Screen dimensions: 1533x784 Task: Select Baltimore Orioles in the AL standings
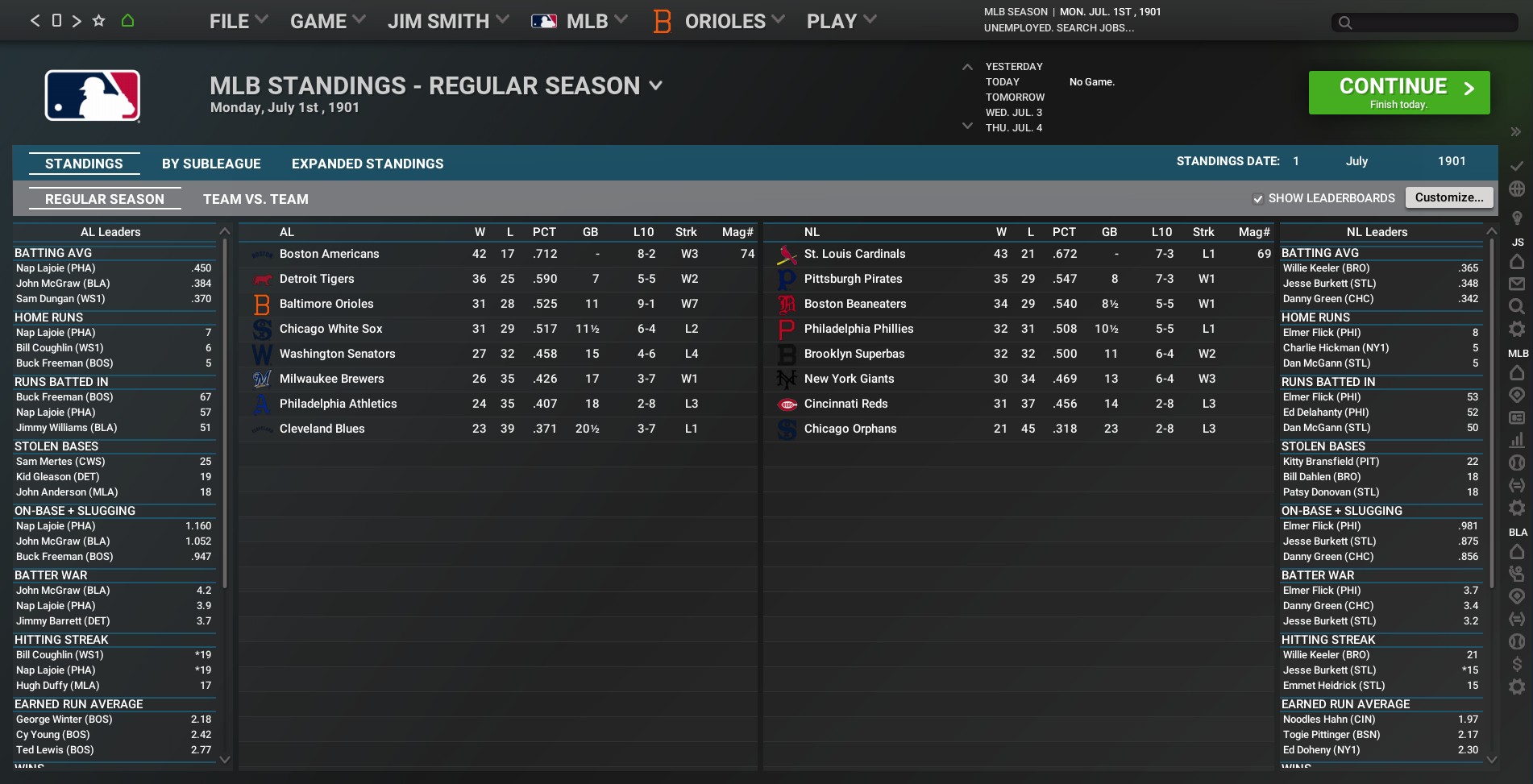point(326,304)
